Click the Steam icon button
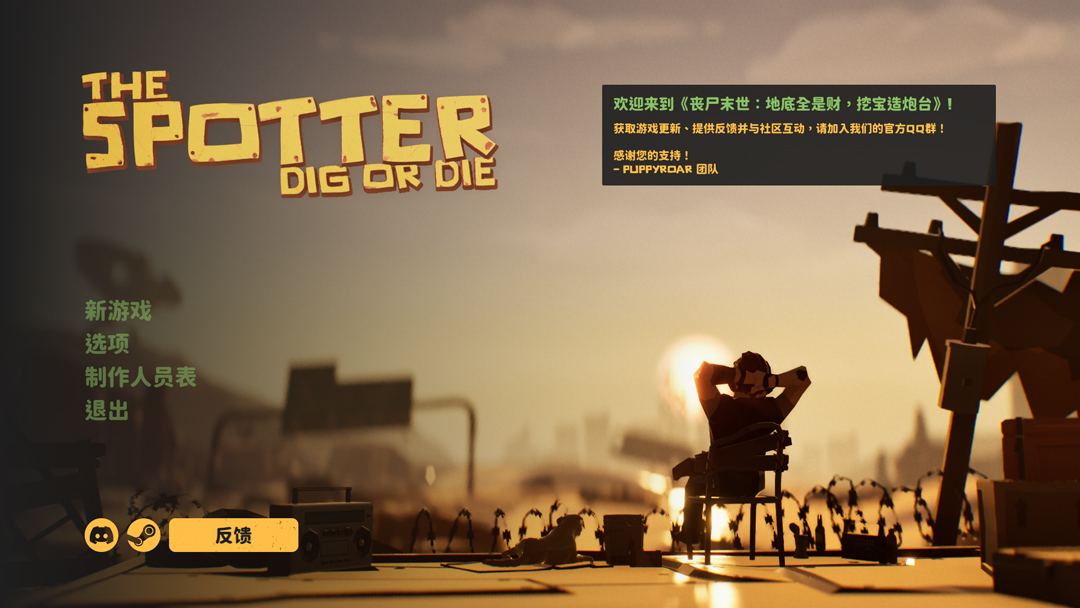Screen dimensions: 1080x608 [x=144, y=535]
